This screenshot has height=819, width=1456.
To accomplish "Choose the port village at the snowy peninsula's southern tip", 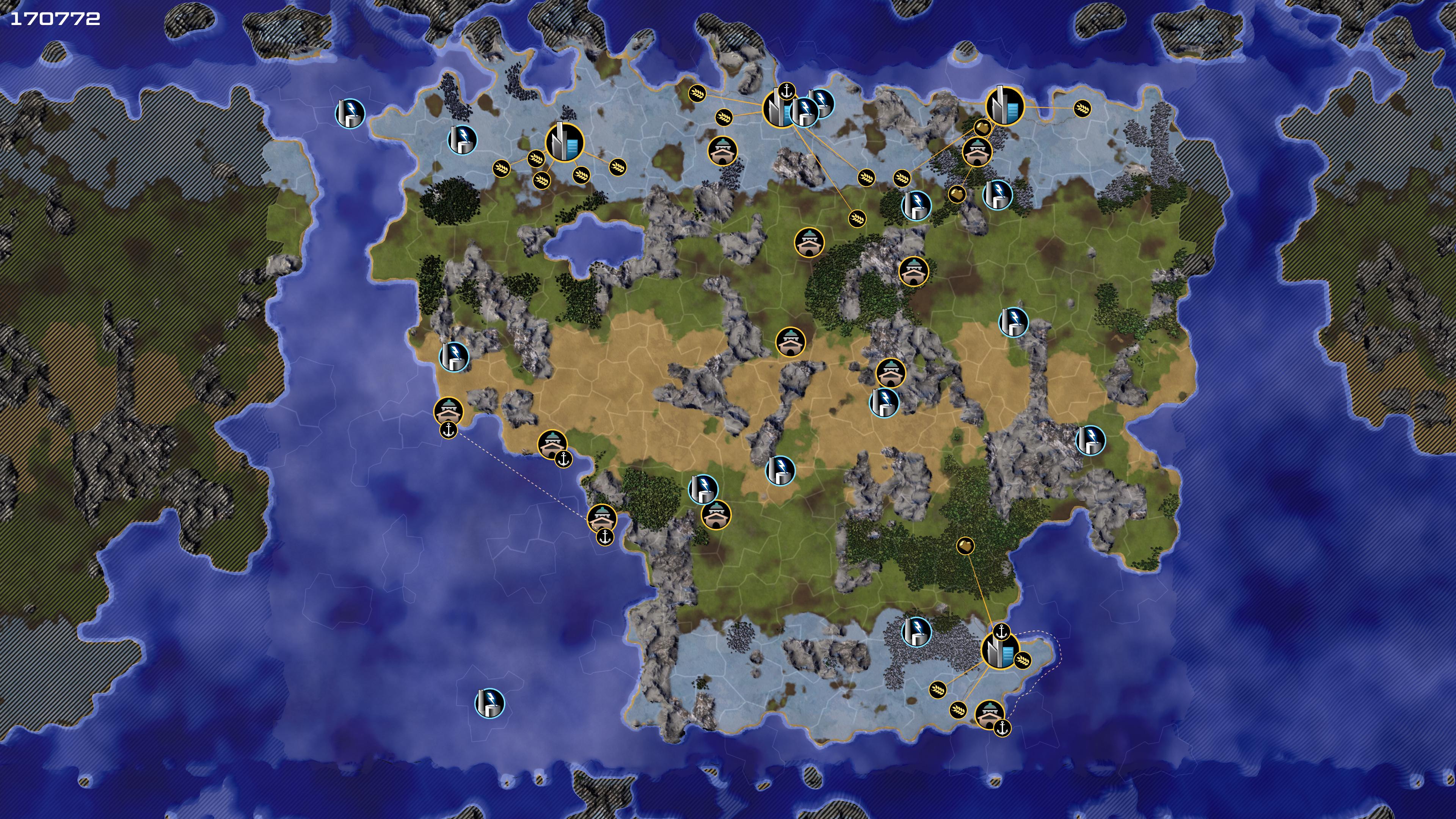I will tap(990, 714).
